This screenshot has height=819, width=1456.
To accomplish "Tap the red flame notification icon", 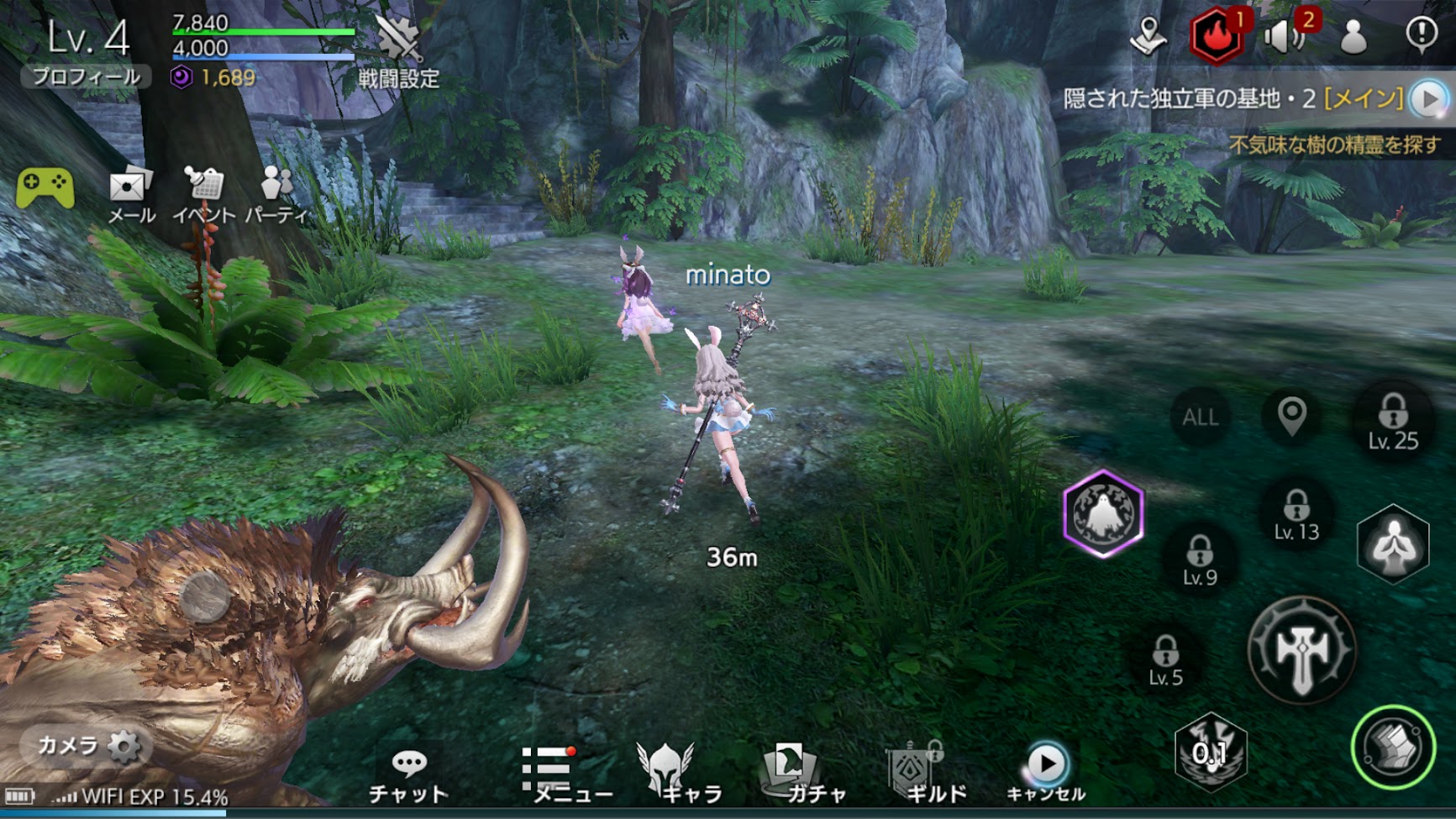I will [1215, 37].
